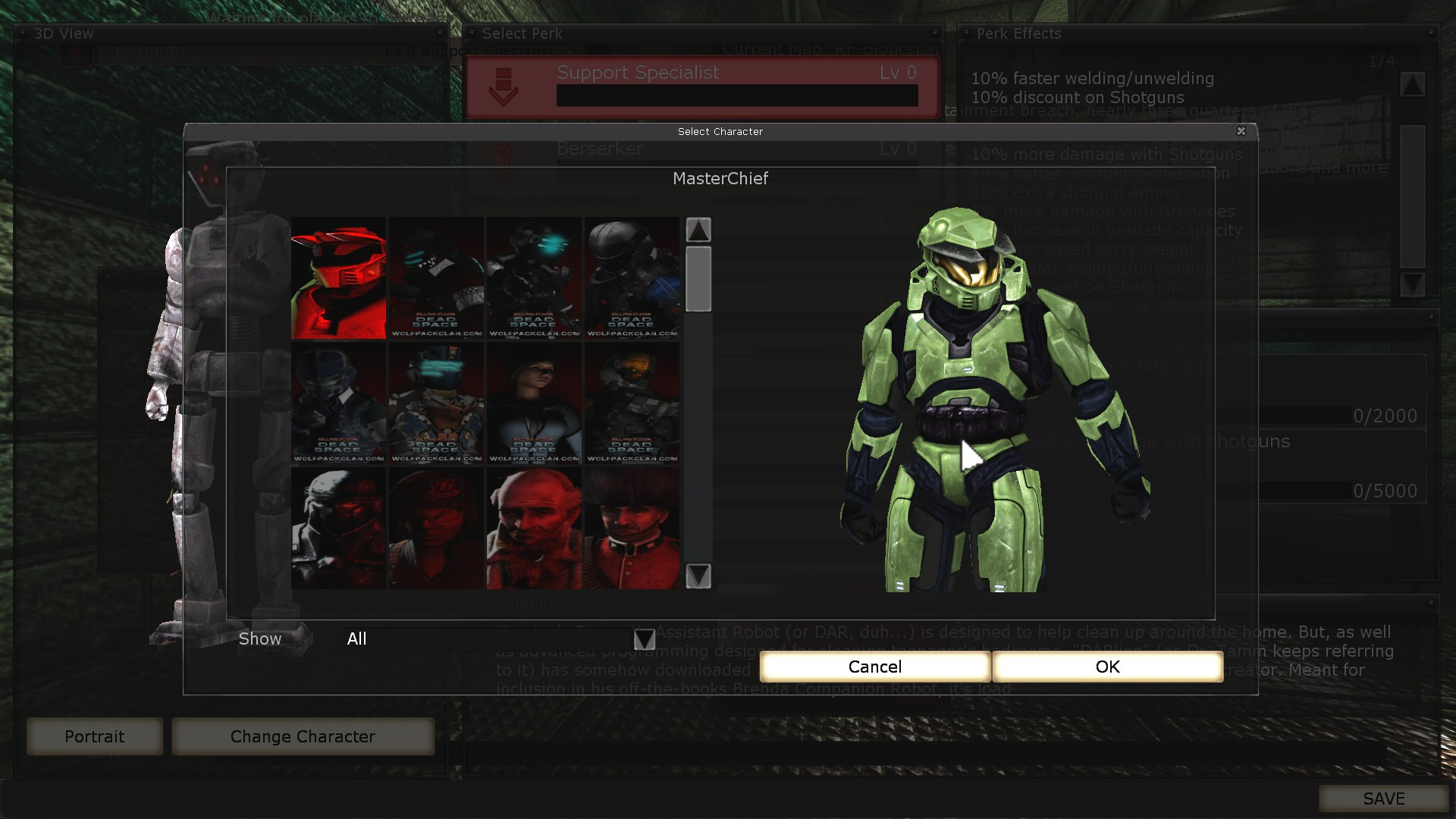This screenshot has height=819, width=1456.
Task: Click the character list scroll-up arrow
Action: (698, 230)
